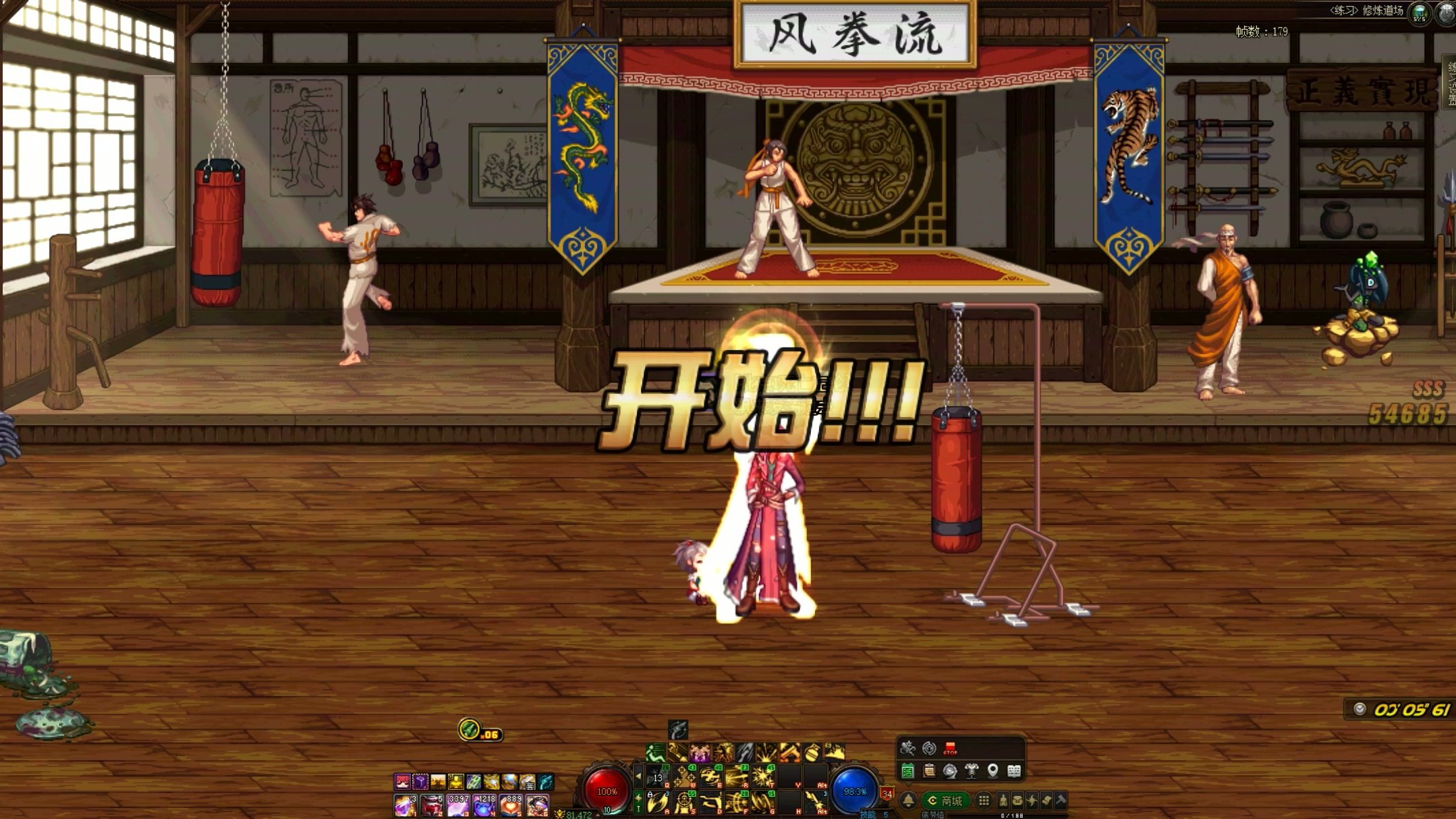The image size is (1456, 819).
Task: Open the armor avatar icon in the function row
Action: [971, 772]
